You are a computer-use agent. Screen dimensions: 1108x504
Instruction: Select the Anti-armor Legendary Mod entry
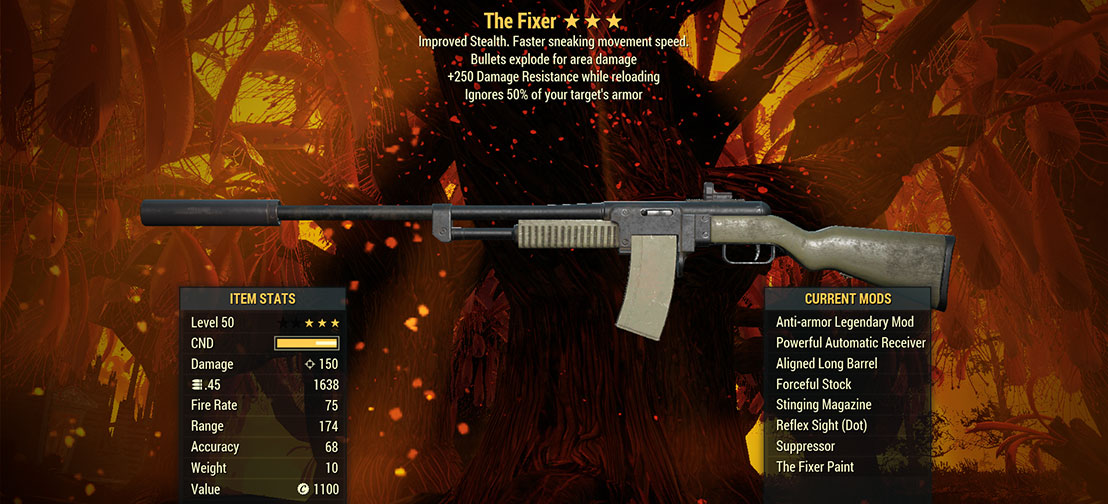(845, 322)
